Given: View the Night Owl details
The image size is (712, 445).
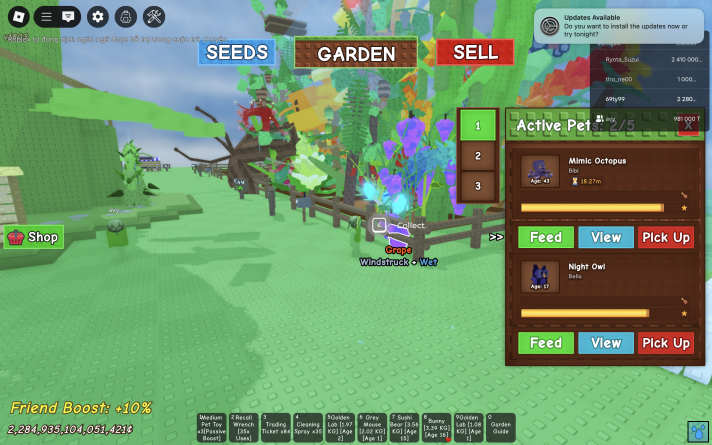Looking at the screenshot, I should (x=606, y=343).
